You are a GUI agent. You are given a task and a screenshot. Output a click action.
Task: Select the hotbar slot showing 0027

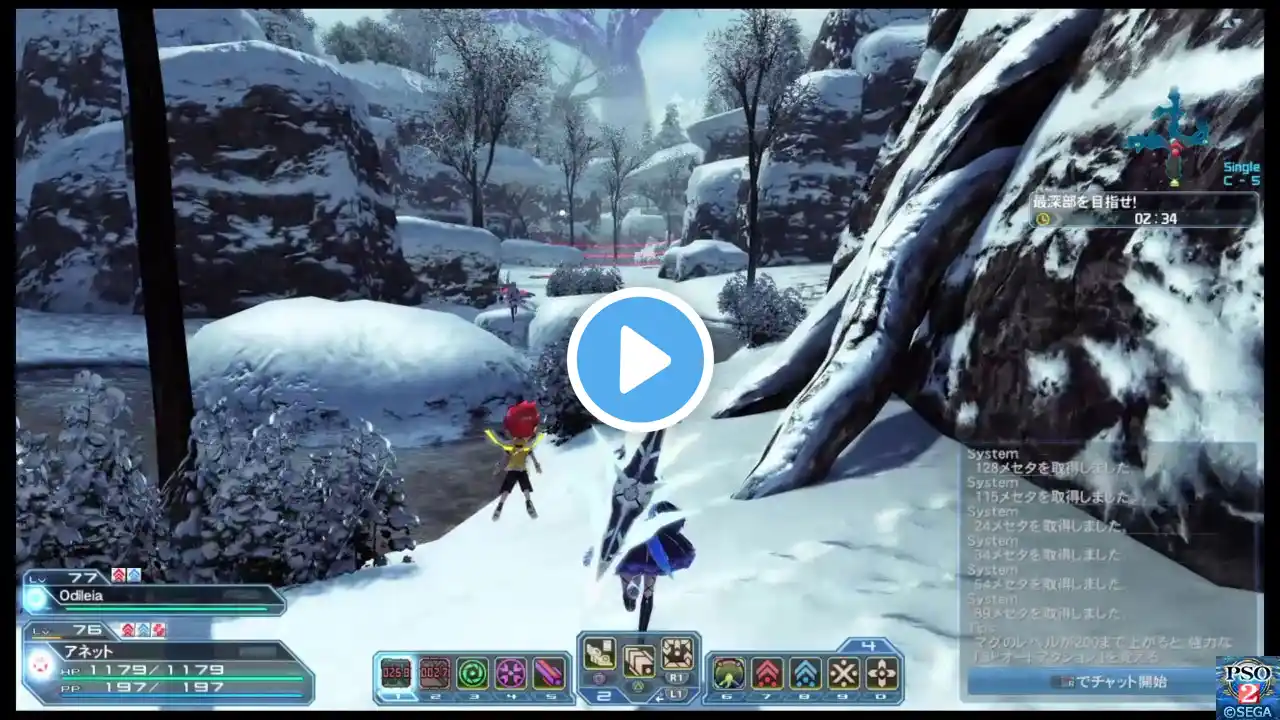click(434, 673)
